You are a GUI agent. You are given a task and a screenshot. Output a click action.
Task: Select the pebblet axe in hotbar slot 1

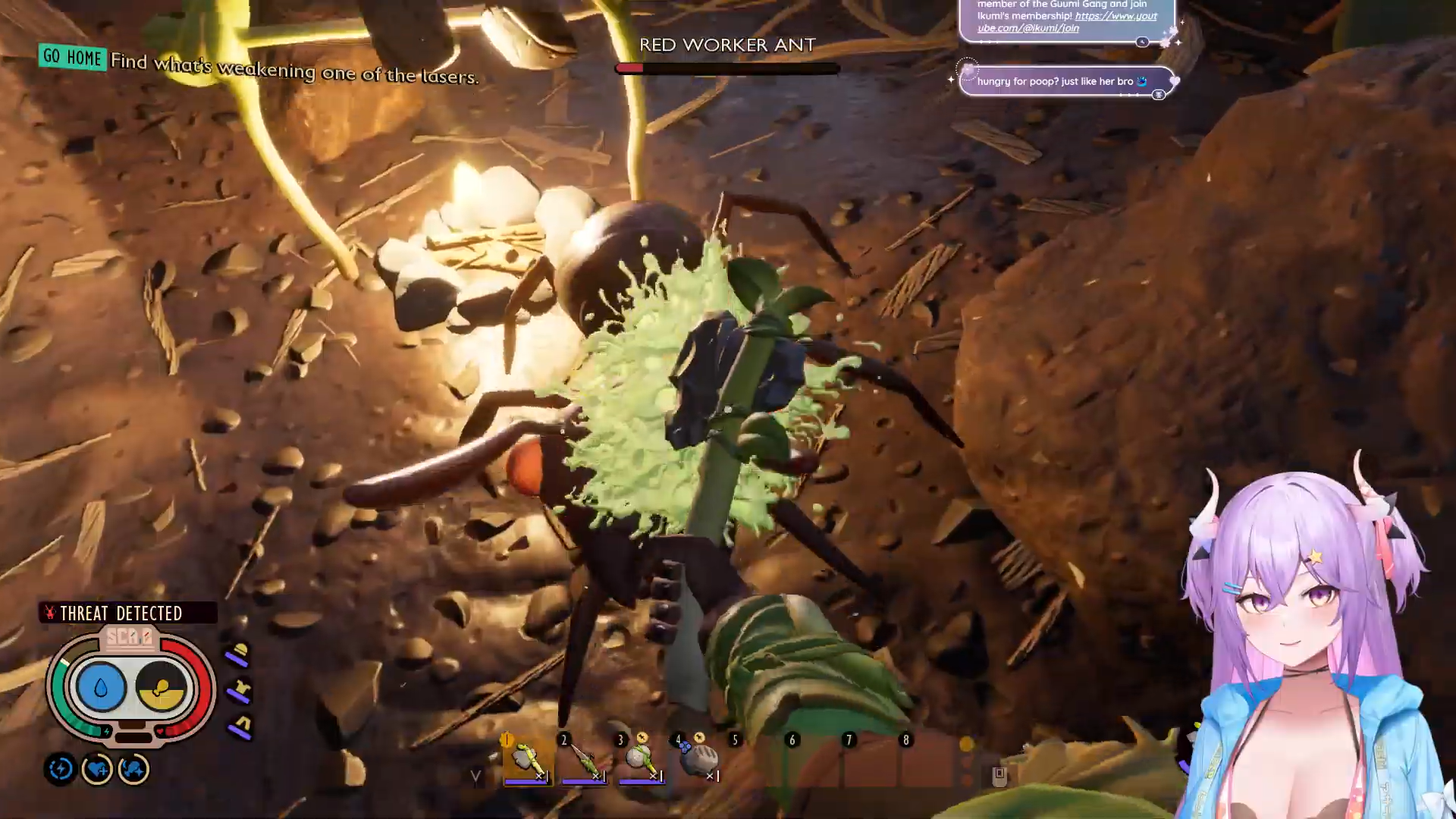tap(527, 759)
